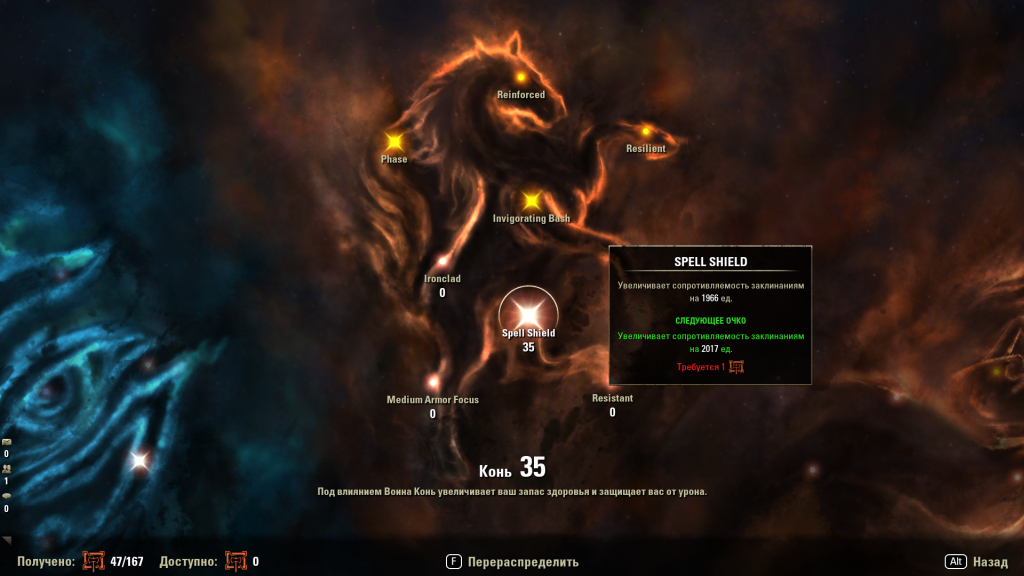Viewport: 1024px width, 576px height.
Task: Choose the Medium Armor Focus star
Action: click(433, 382)
